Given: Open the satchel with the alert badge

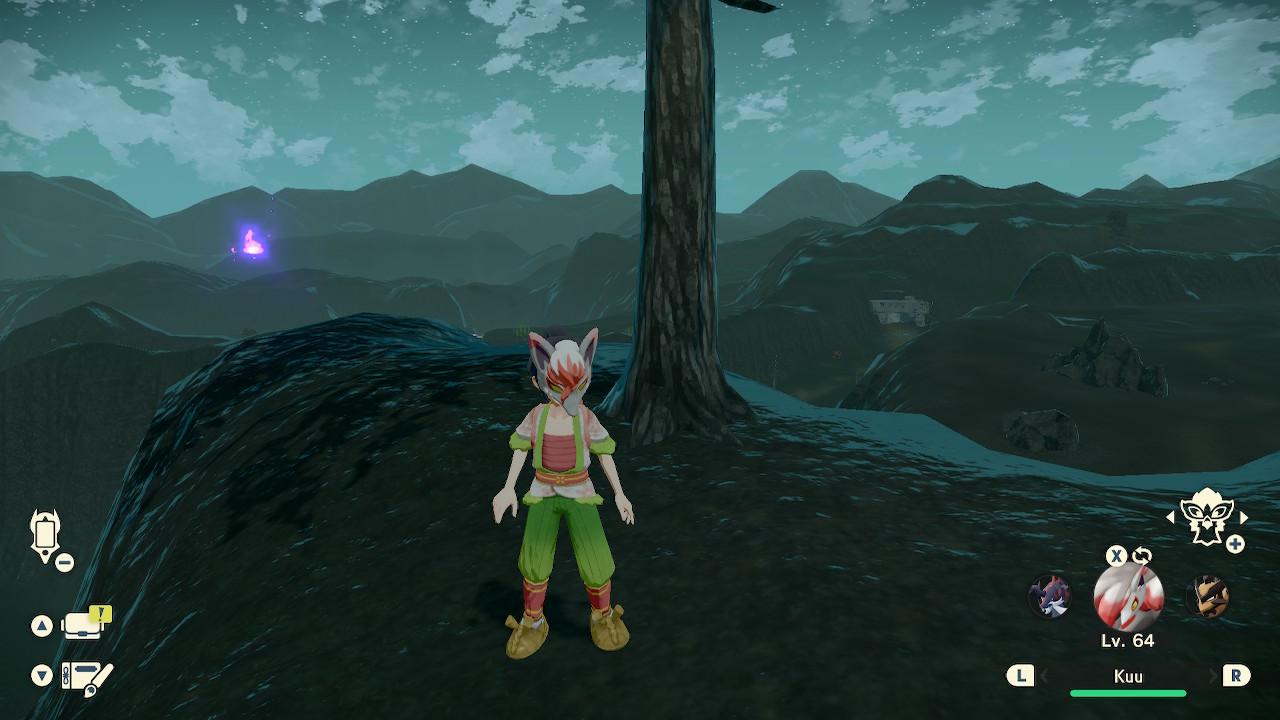Looking at the screenshot, I should tap(84, 625).
